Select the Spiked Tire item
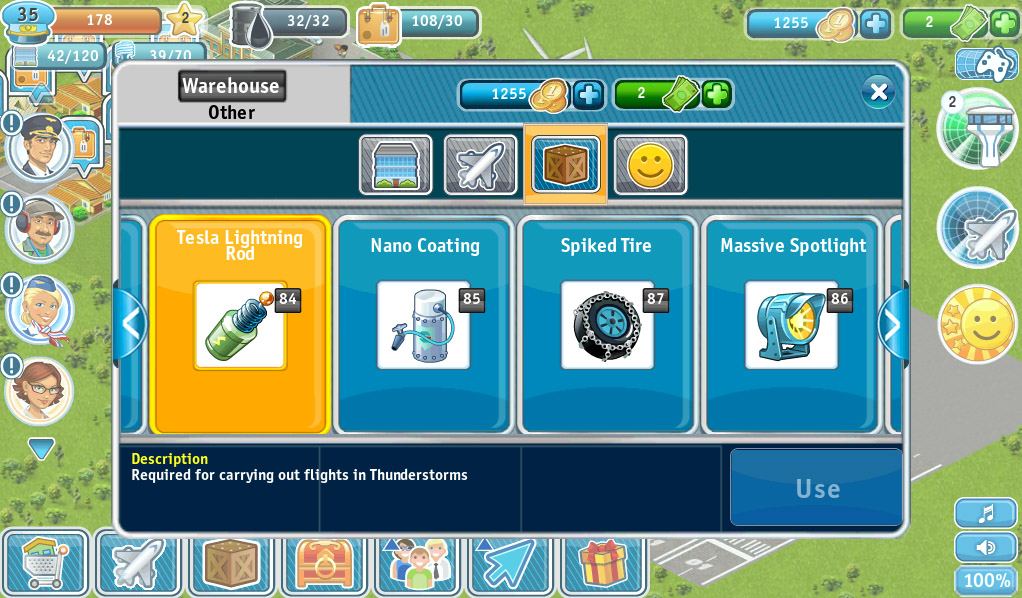Screen dimensions: 1022x598 click(607, 325)
